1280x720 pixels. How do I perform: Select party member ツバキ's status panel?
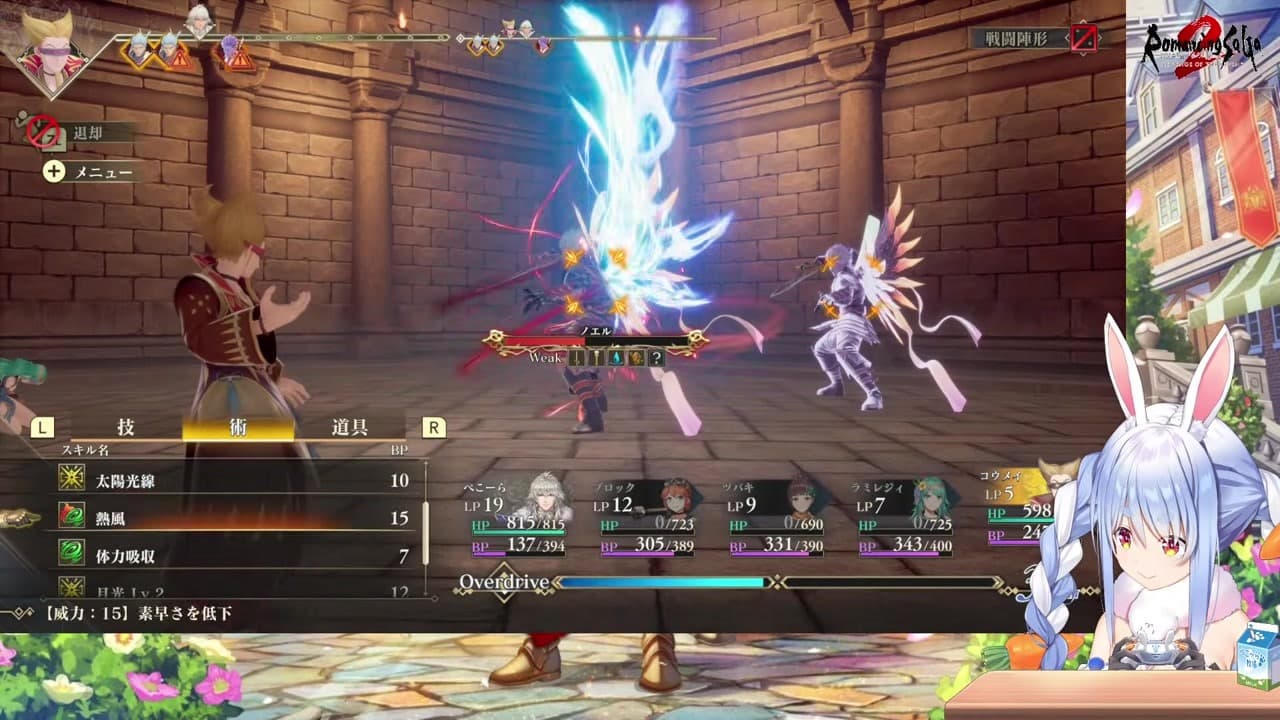coord(776,517)
